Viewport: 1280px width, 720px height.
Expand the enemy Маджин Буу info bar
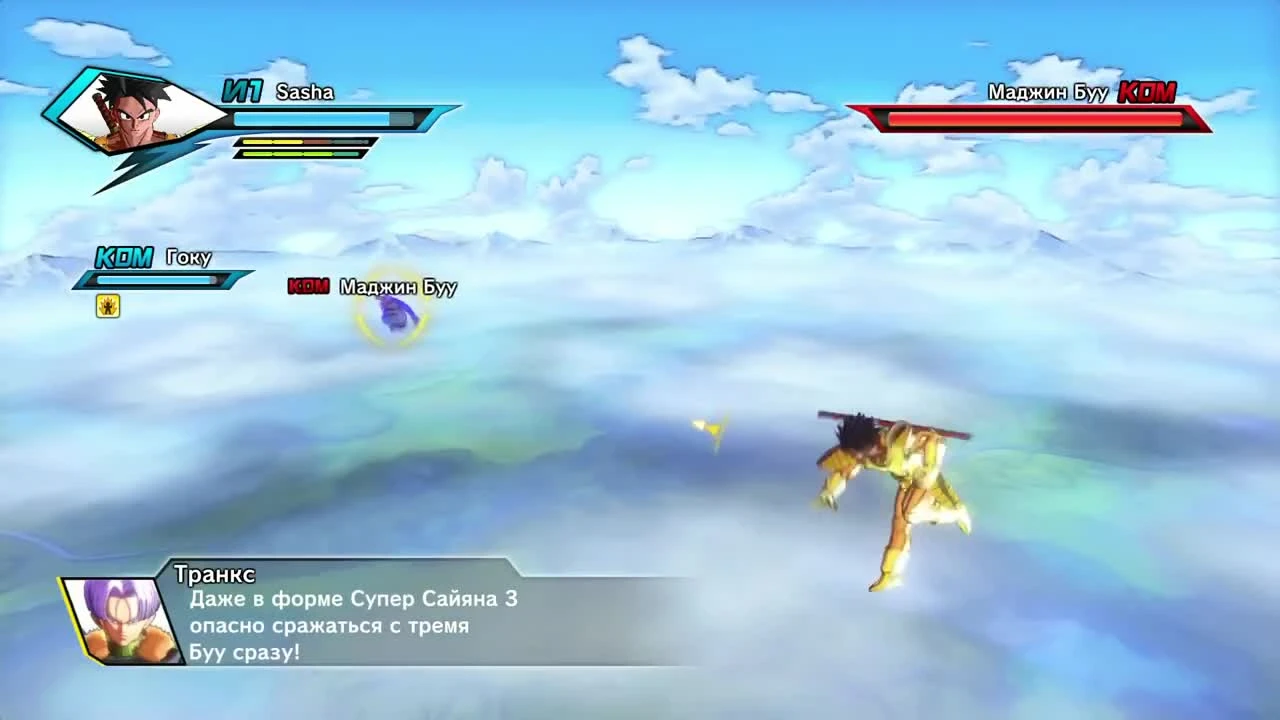1030,118
